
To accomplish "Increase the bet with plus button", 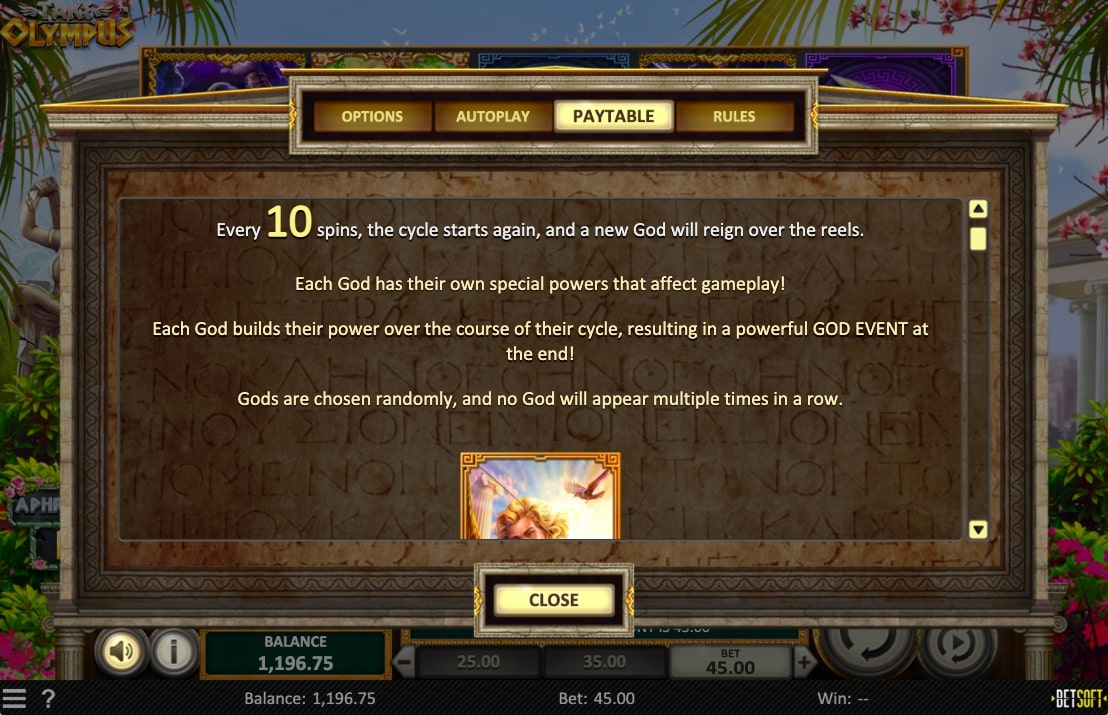I will click(x=805, y=661).
